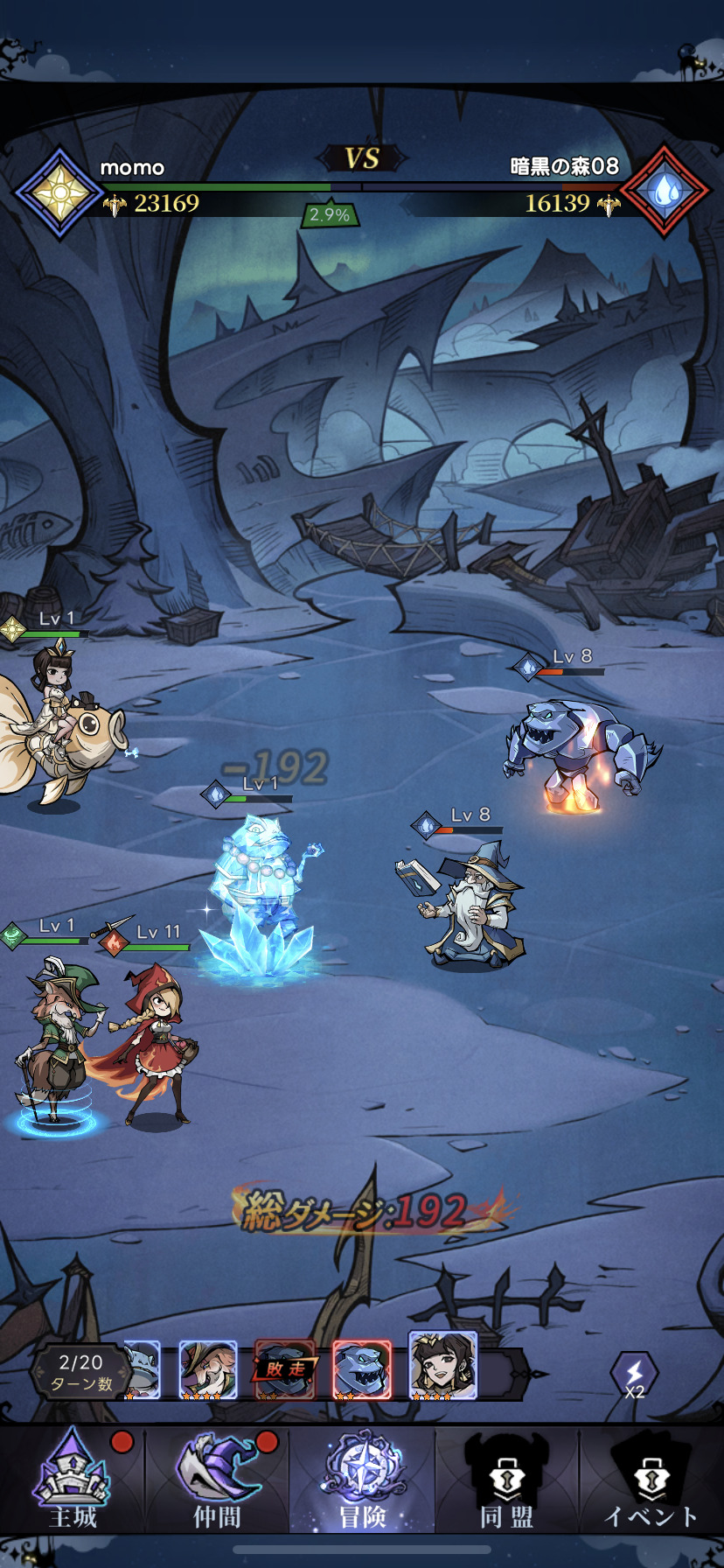Click the enemy's red water-drop emblem
The image size is (724, 1568).
click(x=665, y=191)
